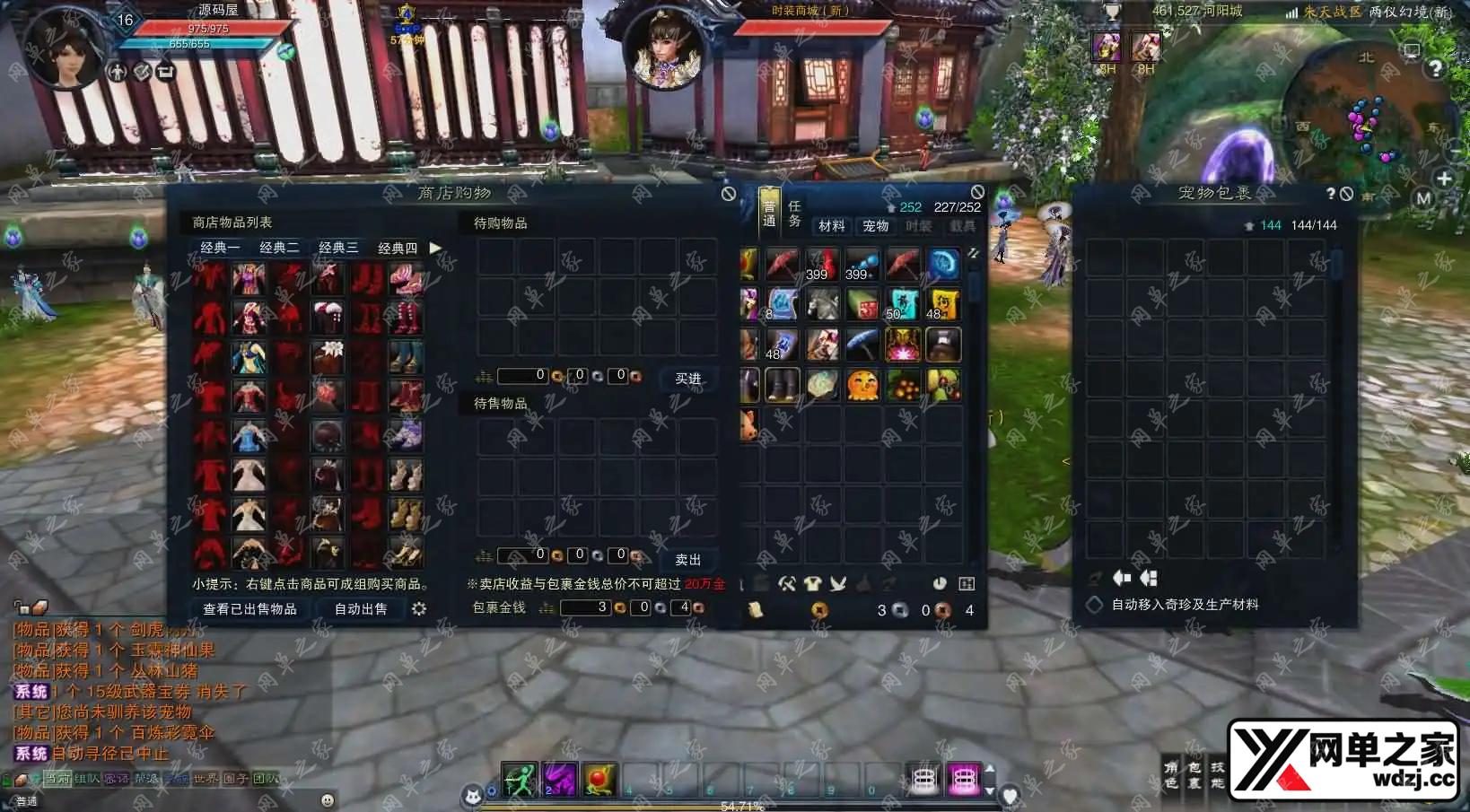The width and height of the screenshot is (1470, 812).
Task: Click the pet bag help question mark
Action: click(1330, 194)
